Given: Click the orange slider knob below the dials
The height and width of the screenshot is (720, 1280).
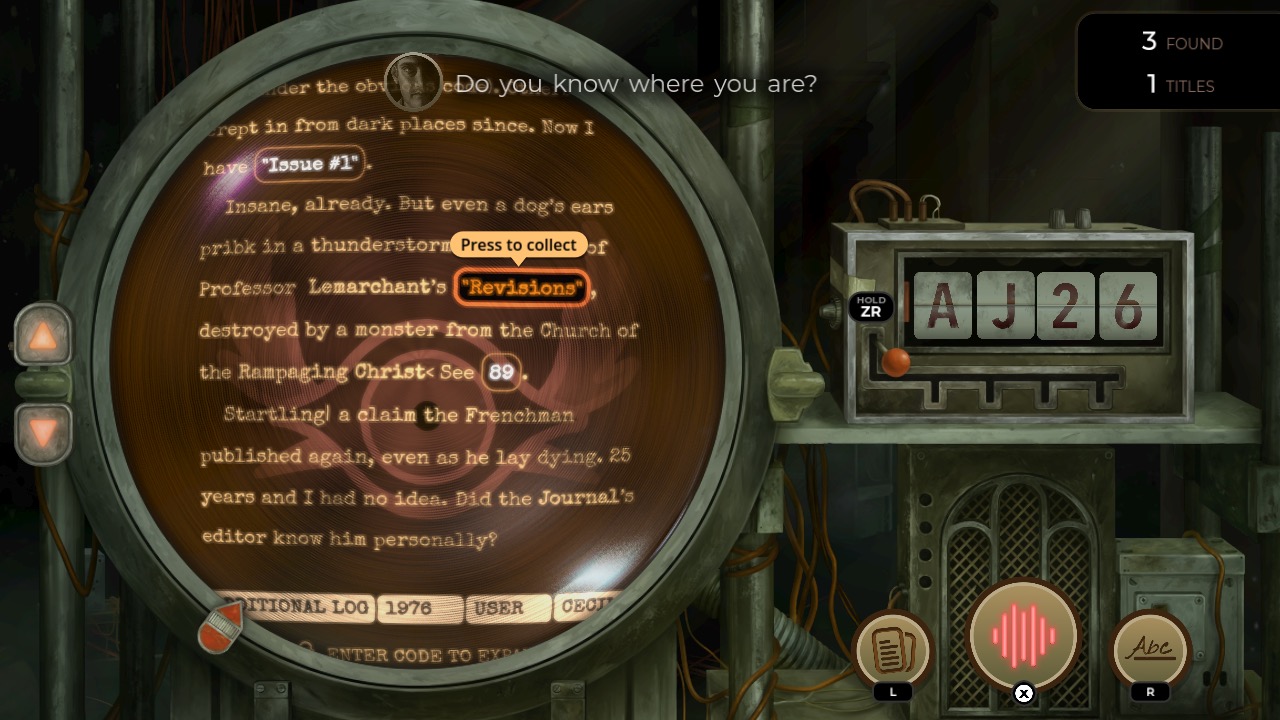Looking at the screenshot, I should coord(898,364).
